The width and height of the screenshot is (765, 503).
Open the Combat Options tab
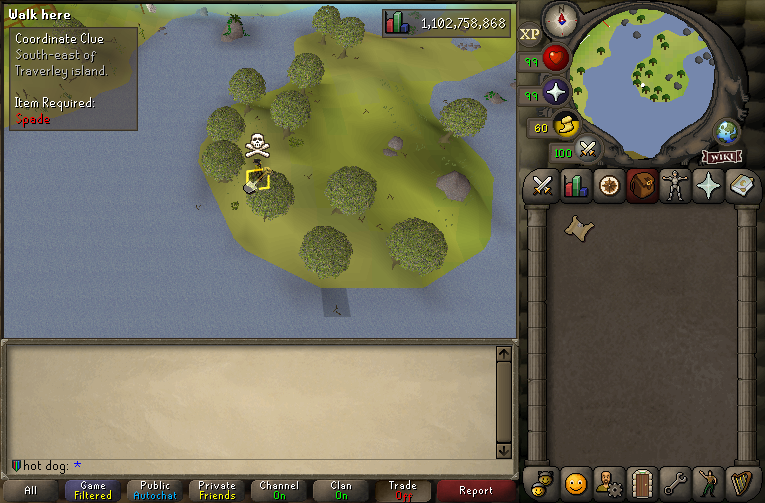(543, 186)
